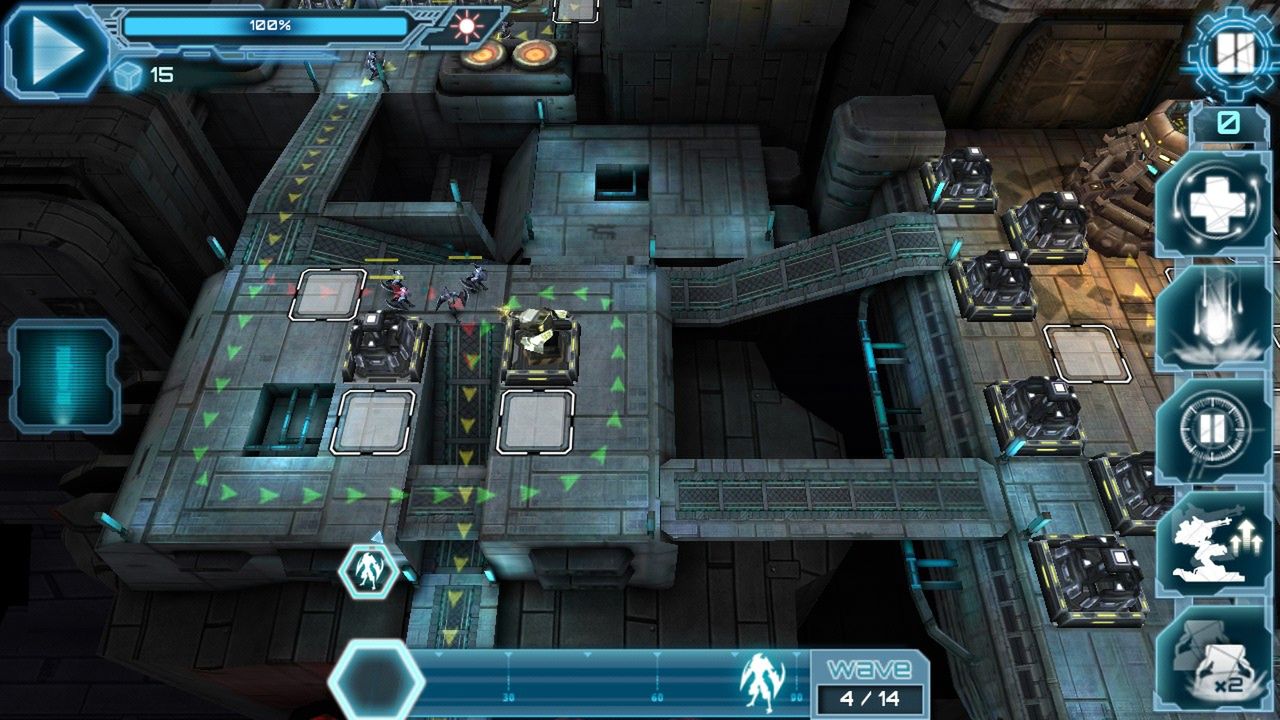Select the x2 resource bonus ability

1214,660
